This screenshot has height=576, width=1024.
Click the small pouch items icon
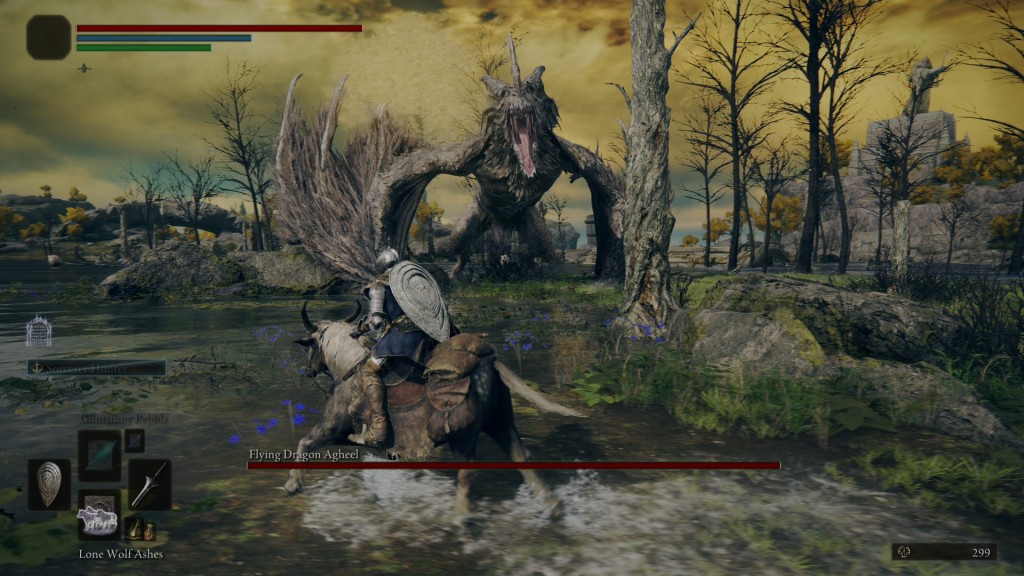(139, 527)
